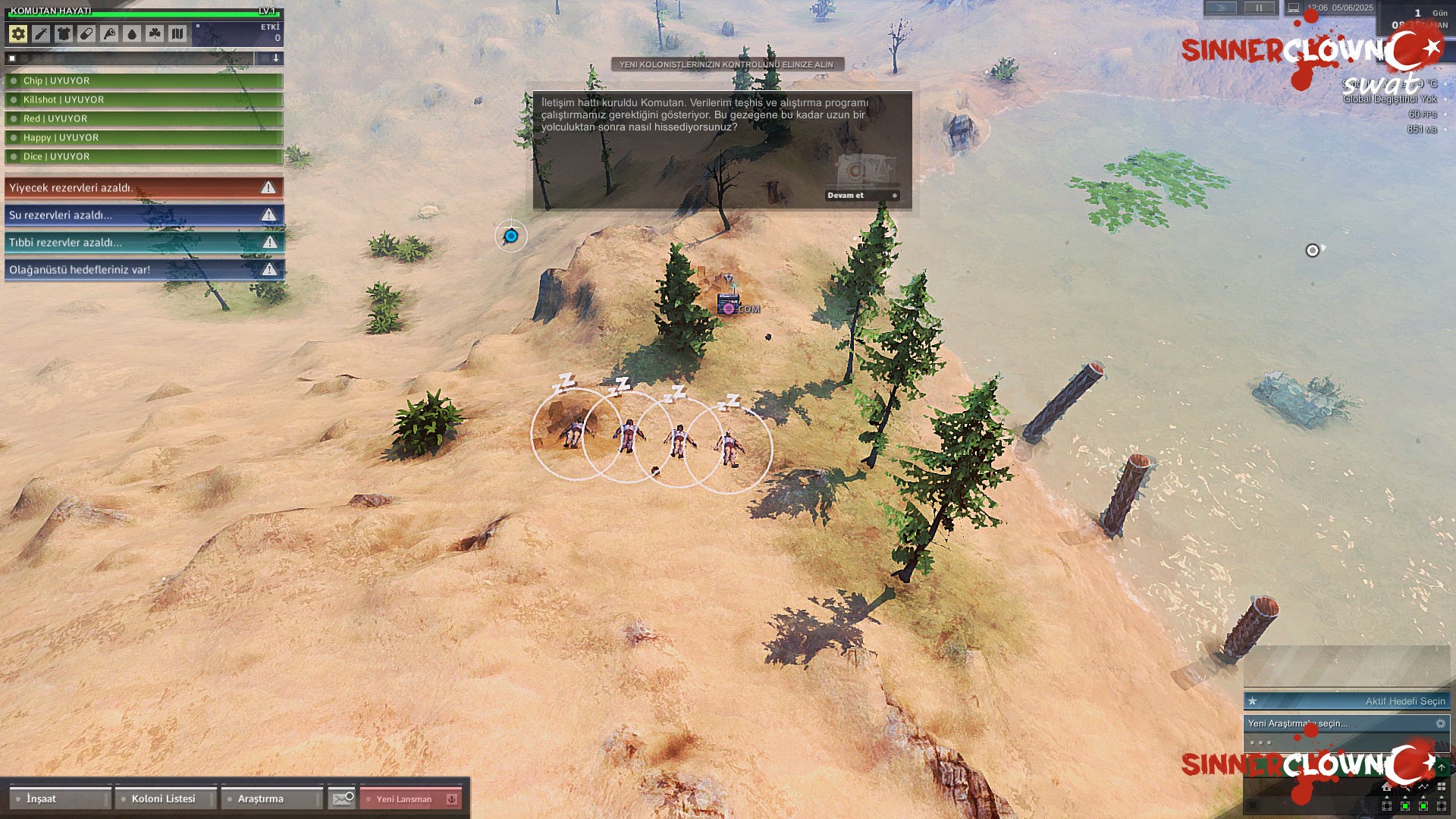Click the Yeni Lansman button
This screenshot has width=1456, height=819.
click(x=410, y=799)
